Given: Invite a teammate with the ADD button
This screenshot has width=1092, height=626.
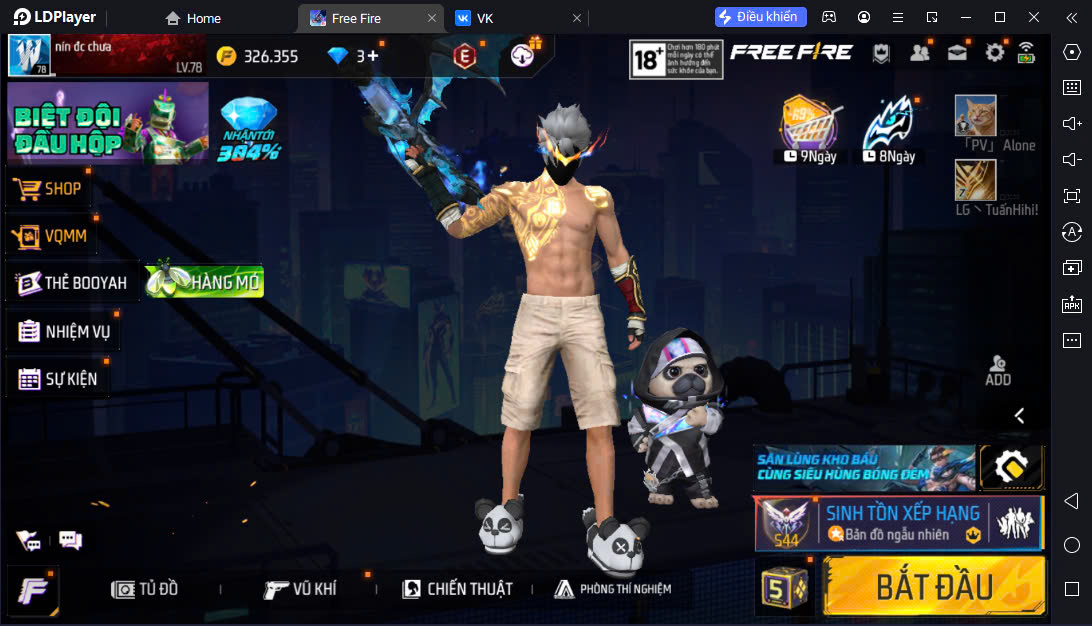Looking at the screenshot, I should (x=997, y=370).
